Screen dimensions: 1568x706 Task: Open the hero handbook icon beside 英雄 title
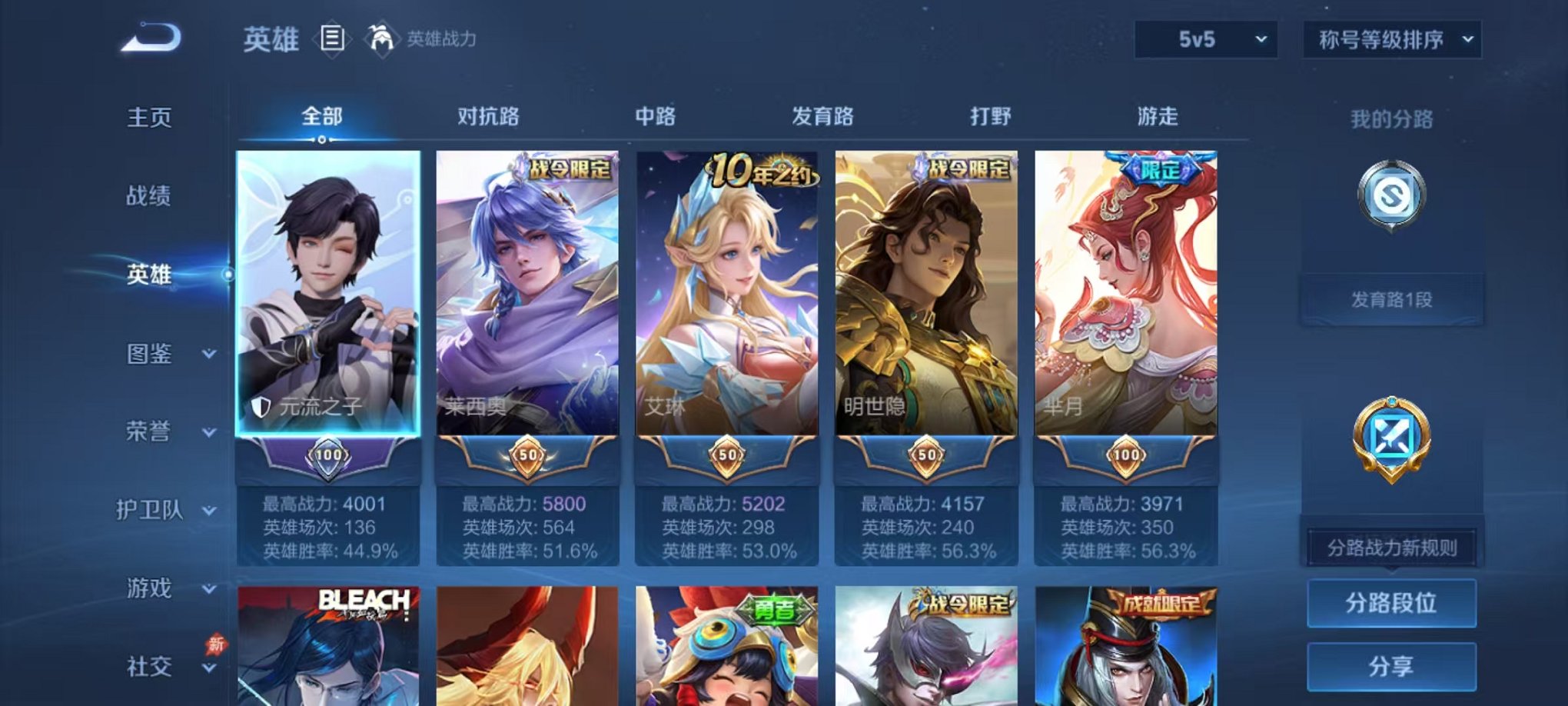pos(334,38)
